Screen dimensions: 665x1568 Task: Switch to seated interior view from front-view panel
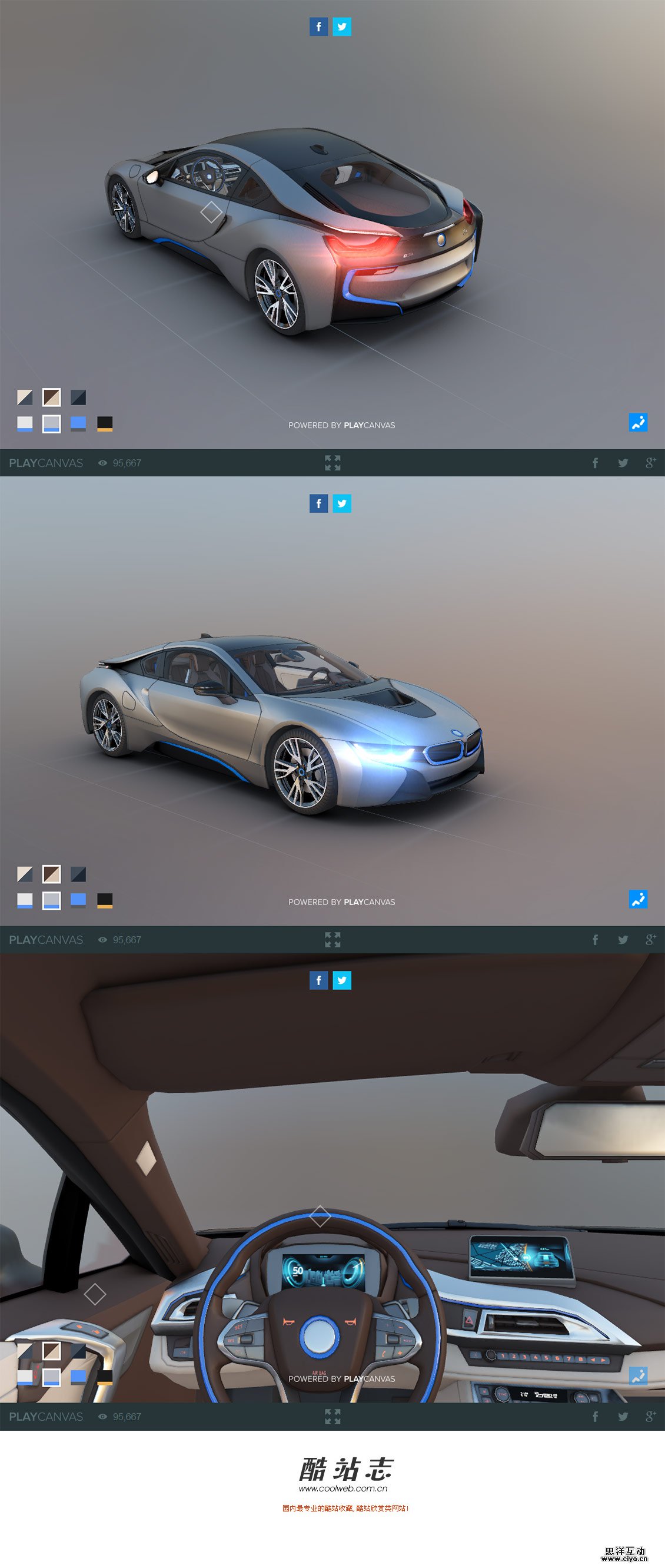click(x=637, y=899)
